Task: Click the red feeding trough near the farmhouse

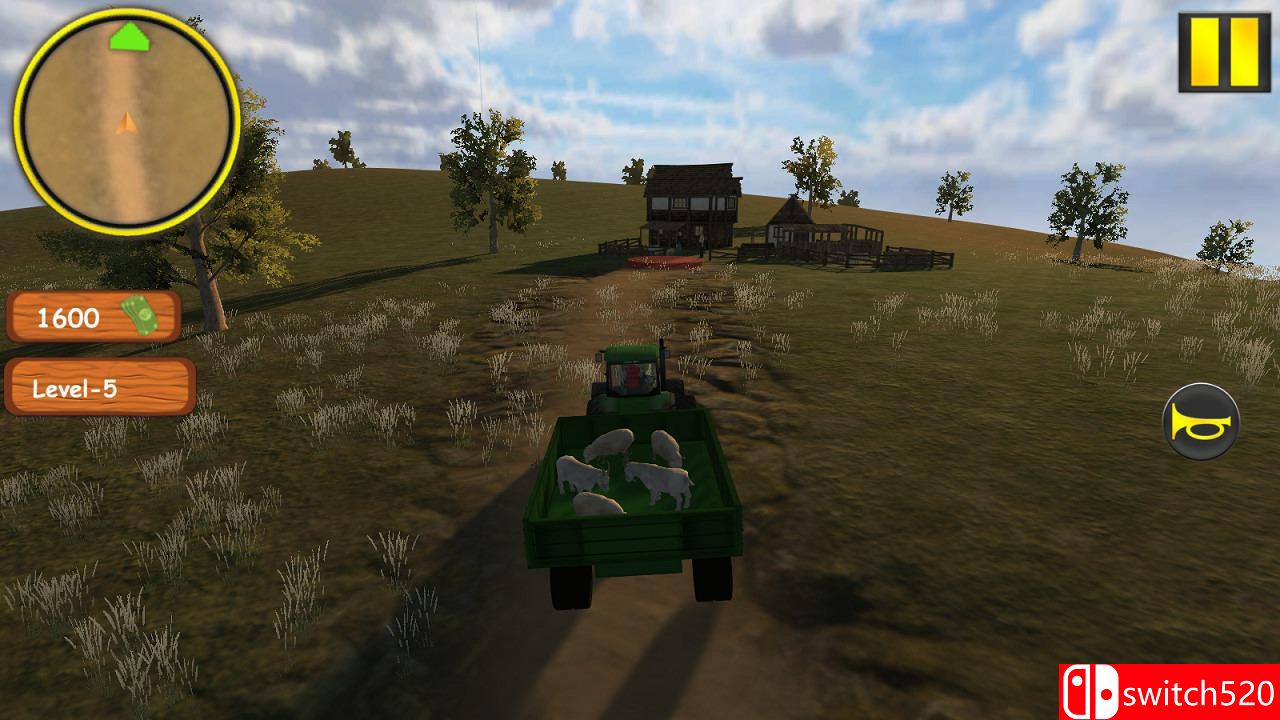Action: (666, 260)
